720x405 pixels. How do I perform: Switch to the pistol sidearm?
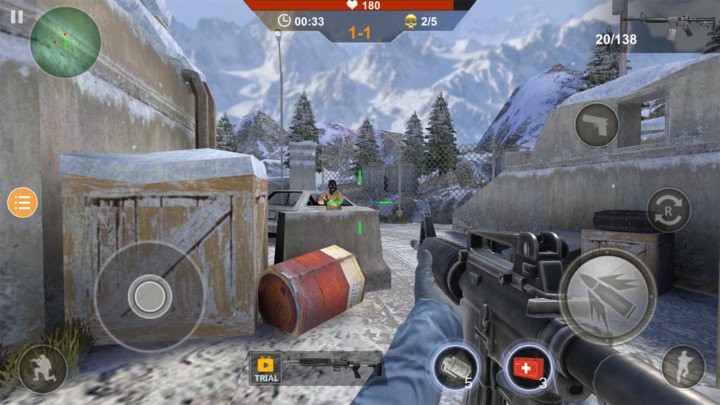[596, 125]
